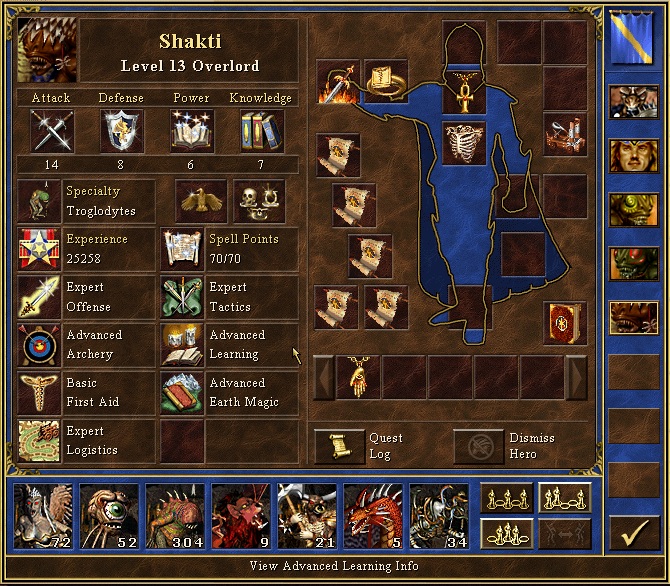Click the Dismiss Hero button

tap(478, 446)
